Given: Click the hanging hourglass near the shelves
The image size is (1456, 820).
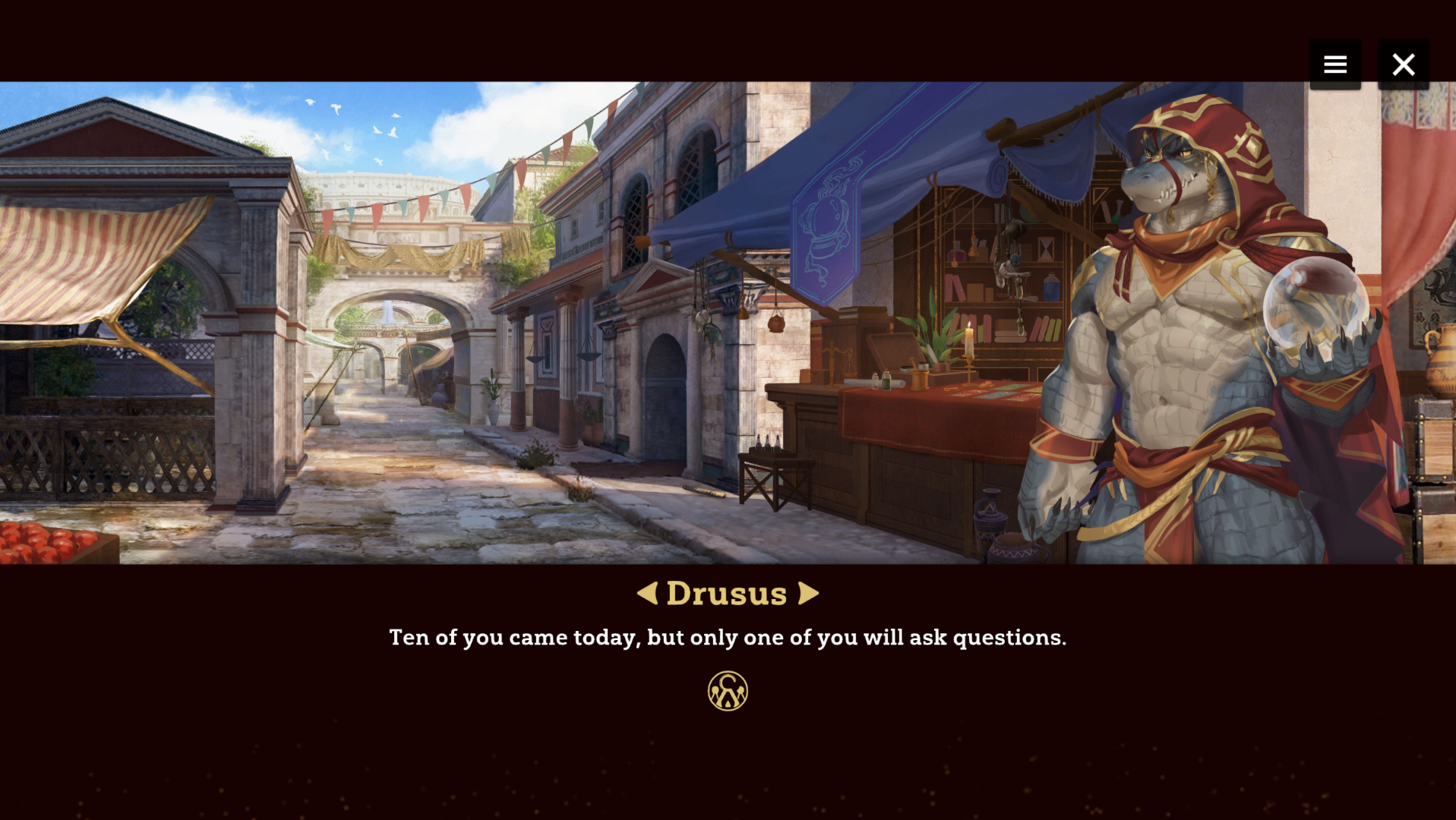Looking at the screenshot, I should tap(1044, 248).
